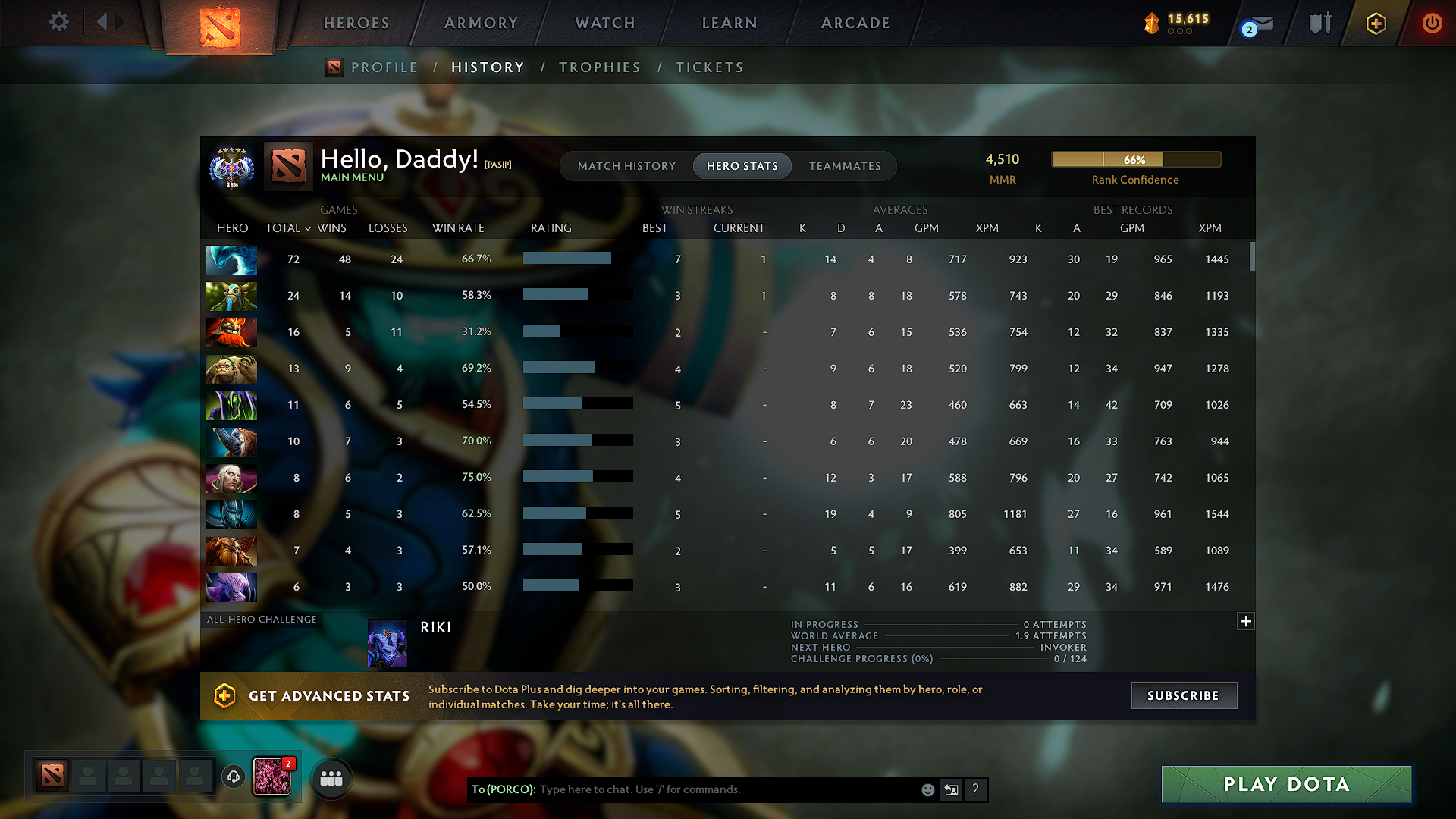Click the Subscribe button for Dota Plus

(1184, 695)
